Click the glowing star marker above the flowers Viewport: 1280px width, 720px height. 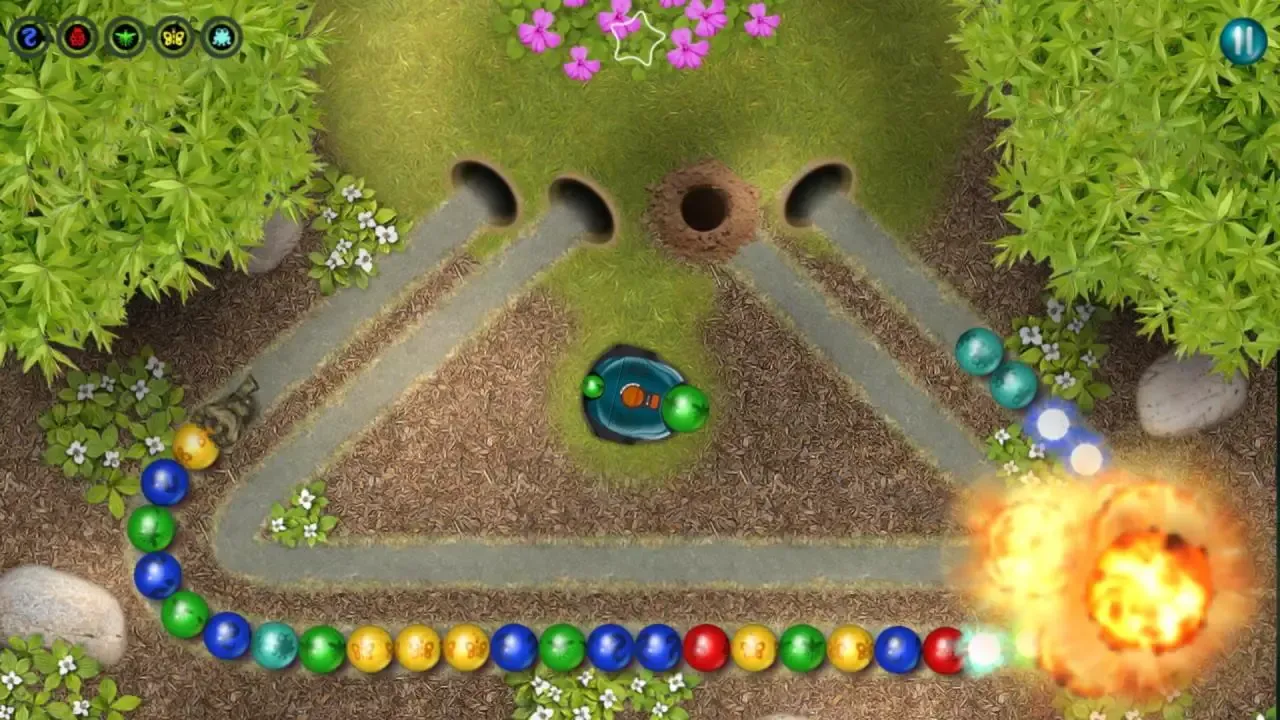tap(637, 39)
